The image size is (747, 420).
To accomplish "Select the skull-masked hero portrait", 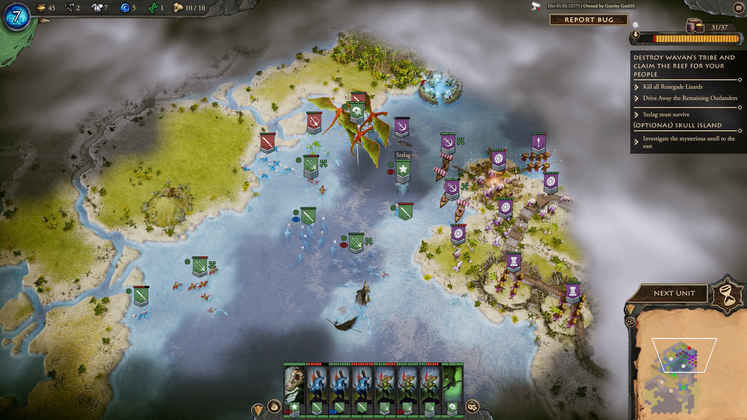I will click(294, 384).
